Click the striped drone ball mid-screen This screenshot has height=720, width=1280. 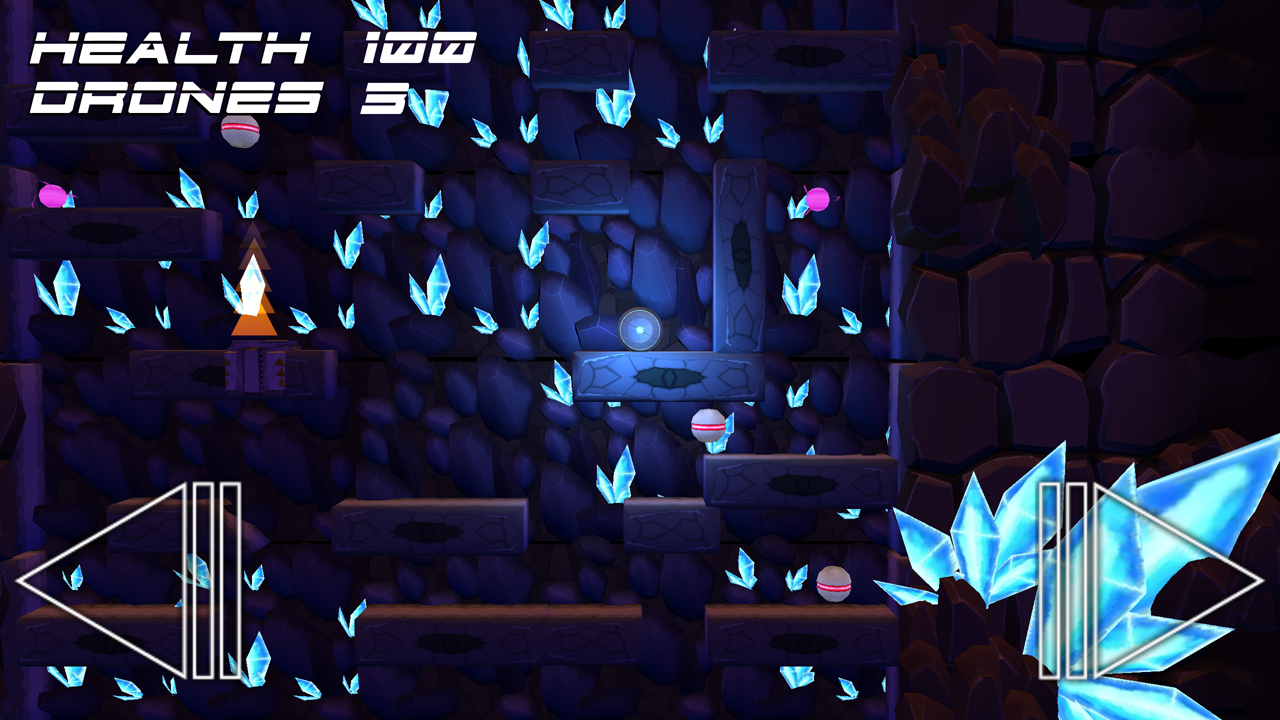707,424
